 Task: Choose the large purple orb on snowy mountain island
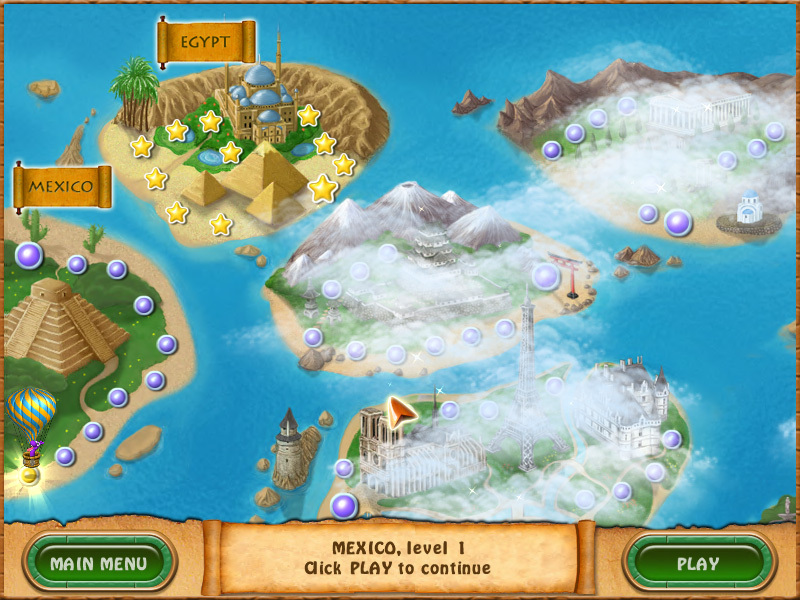pyautogui.click(x=546, y=276)
